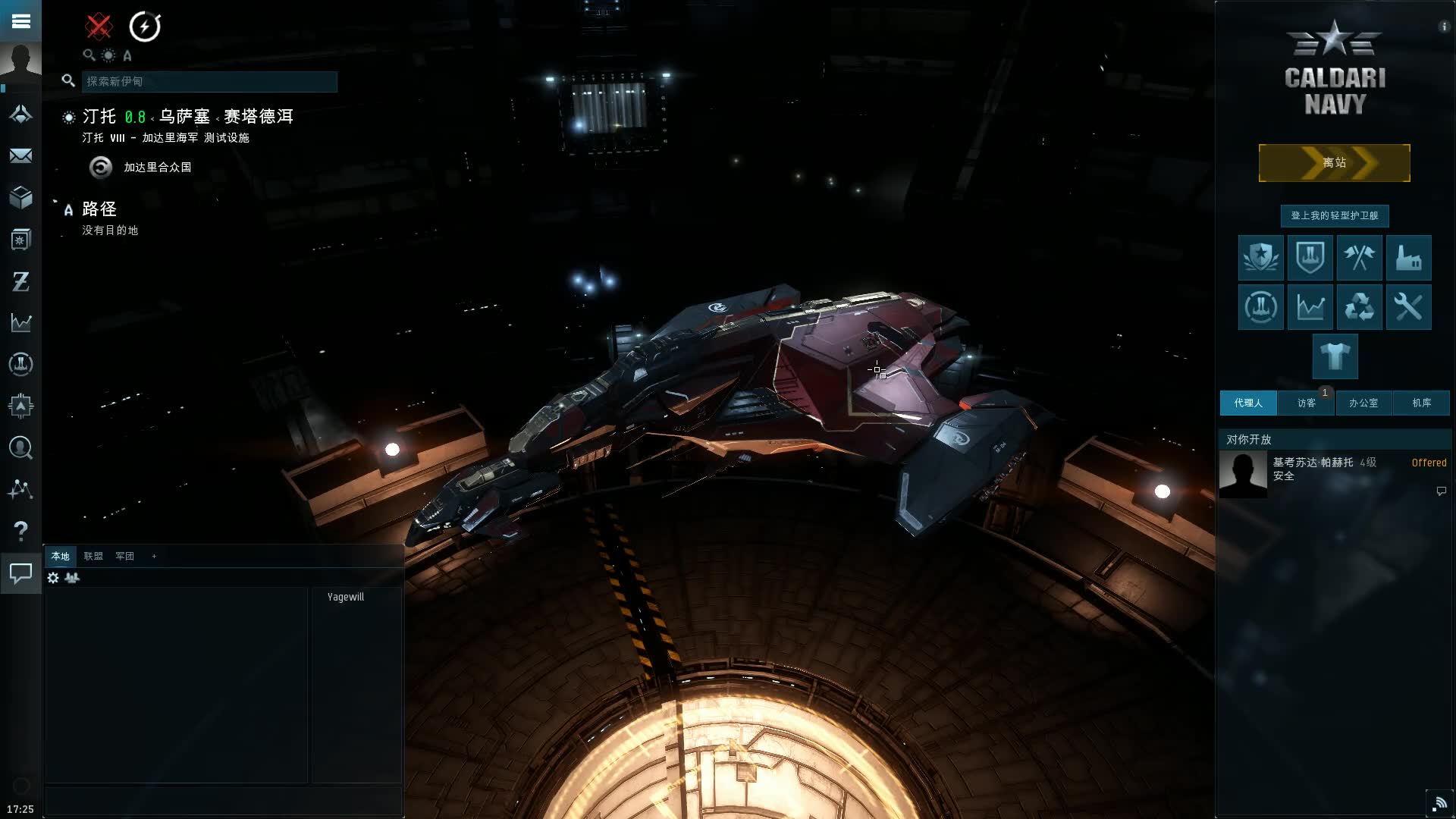This screenshot has width=1456, height=819.
Task: Open the reprocessing plant recycle icon
Action: pos(1359,307)
